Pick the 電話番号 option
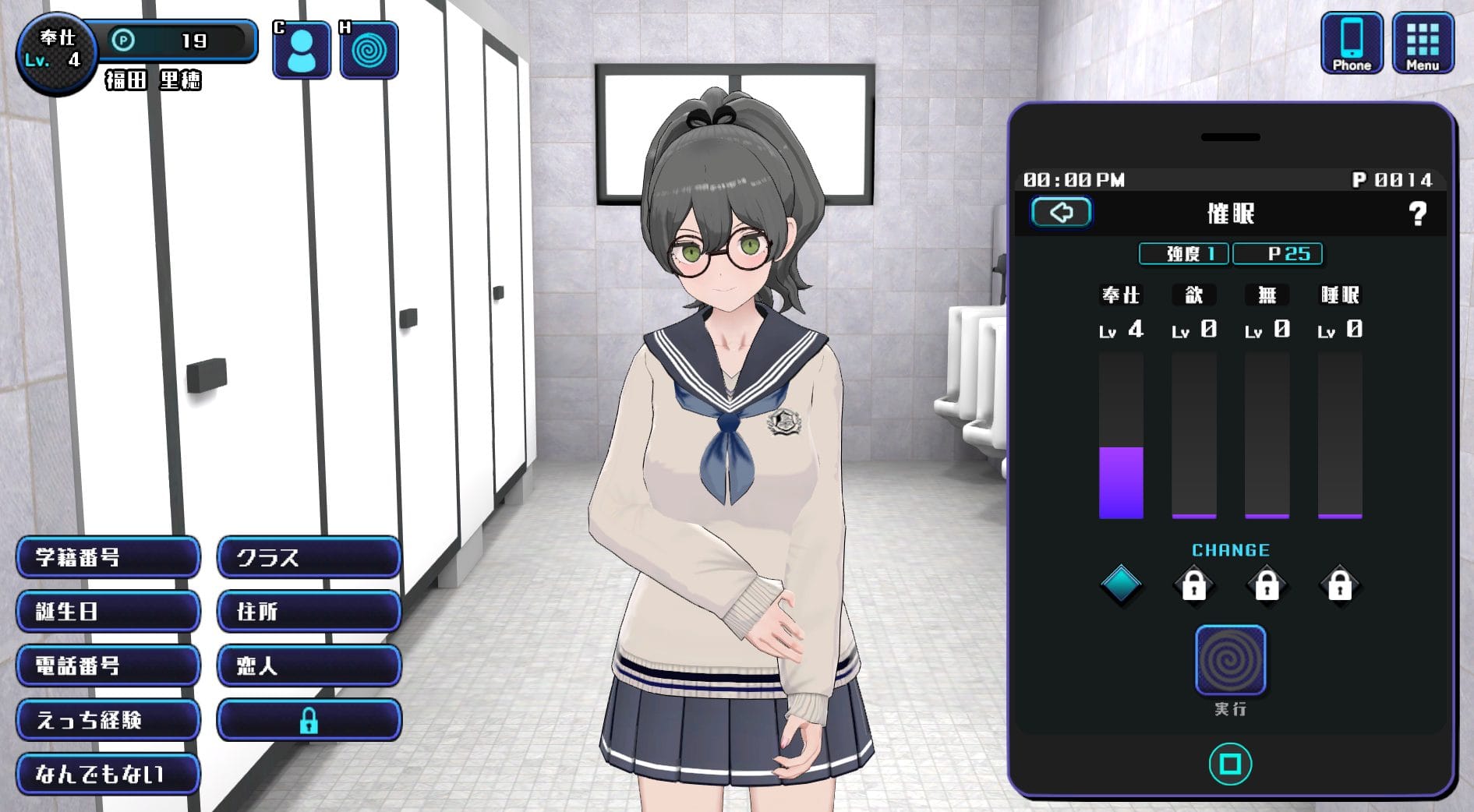This screenshot has width=1474, height=812. [x=108, y=665]
